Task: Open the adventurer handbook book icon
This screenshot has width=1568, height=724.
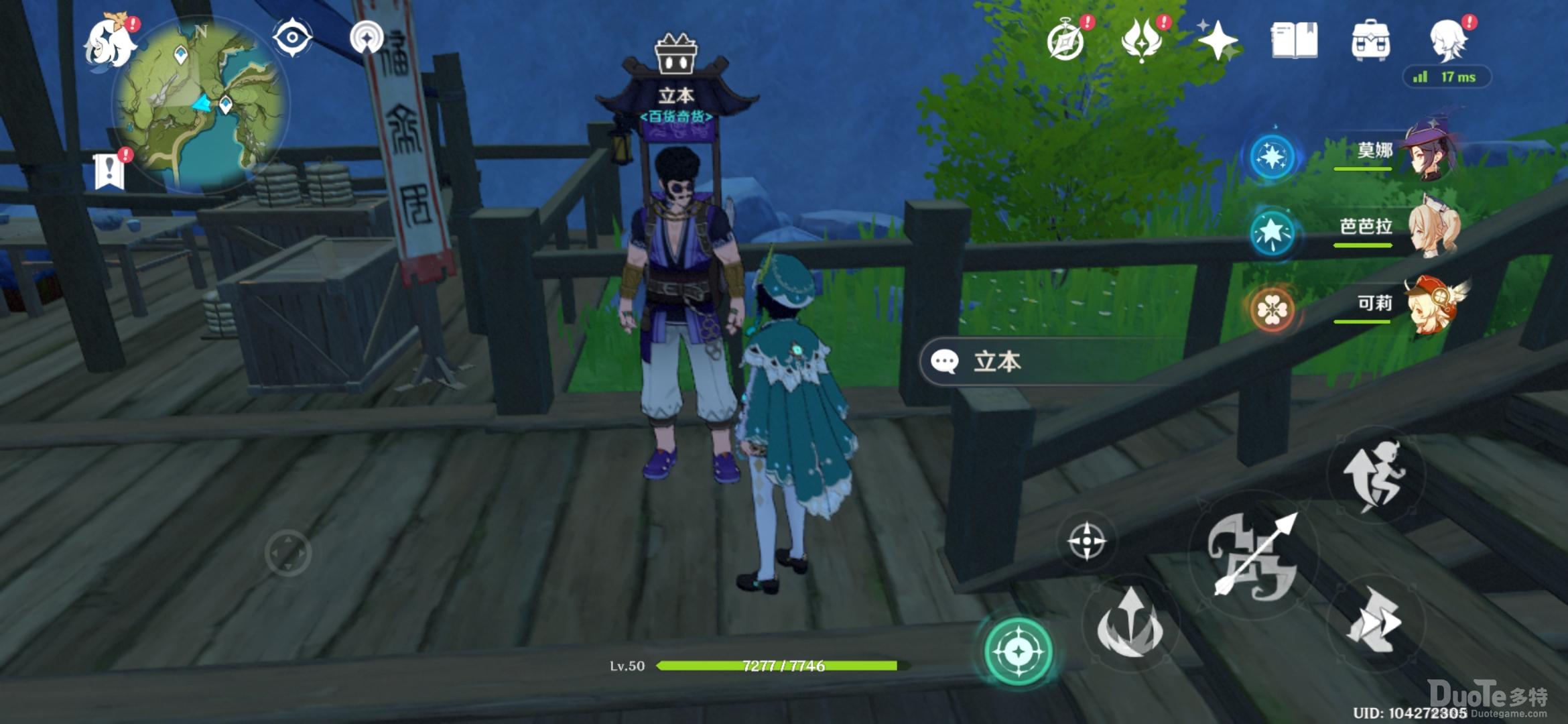Action: 1294,40
